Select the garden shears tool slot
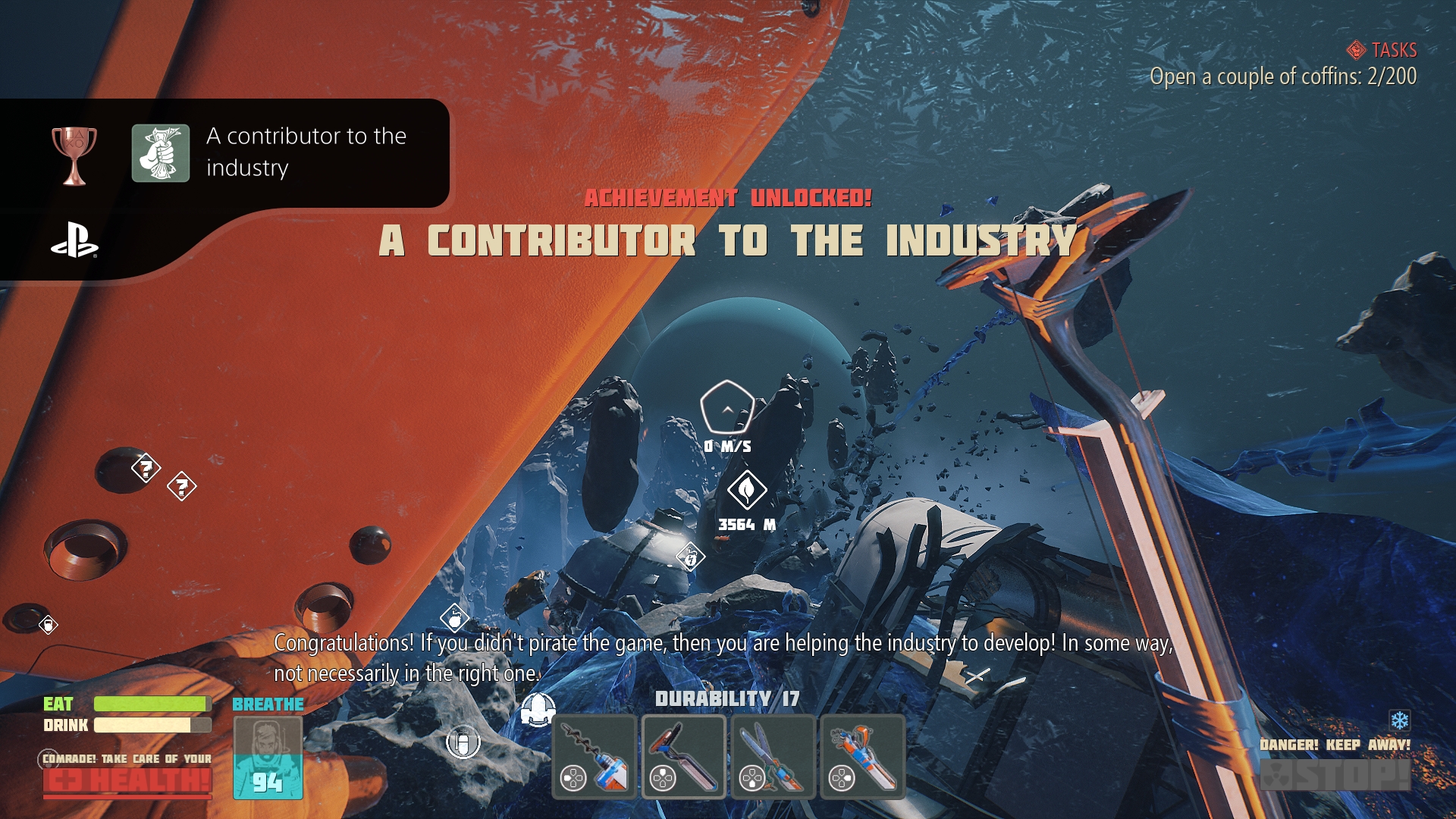The width and height of the screenshot is (1456, 819). tap(773, 758)
